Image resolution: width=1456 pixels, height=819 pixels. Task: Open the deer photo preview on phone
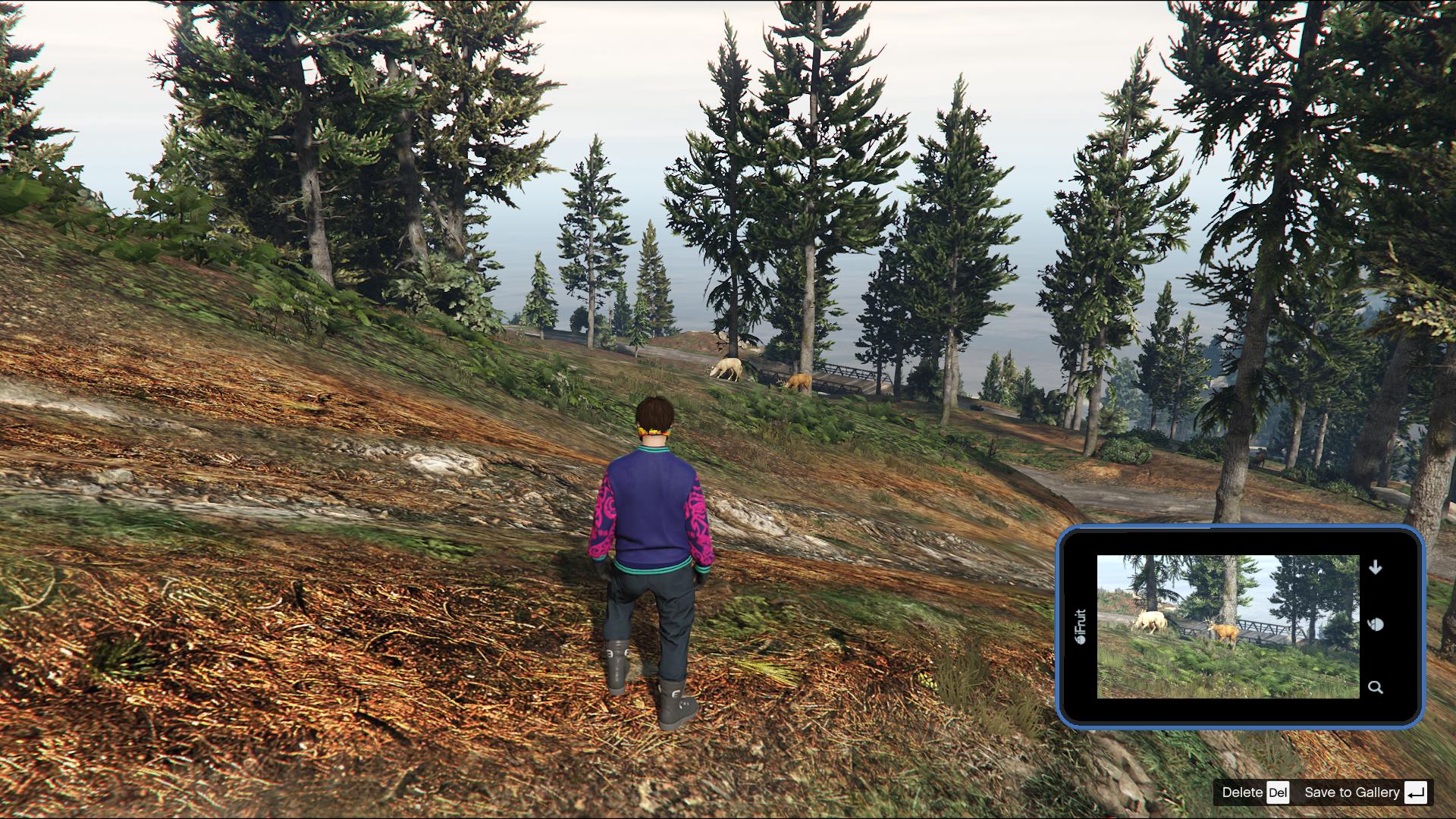coord(1228,626)
